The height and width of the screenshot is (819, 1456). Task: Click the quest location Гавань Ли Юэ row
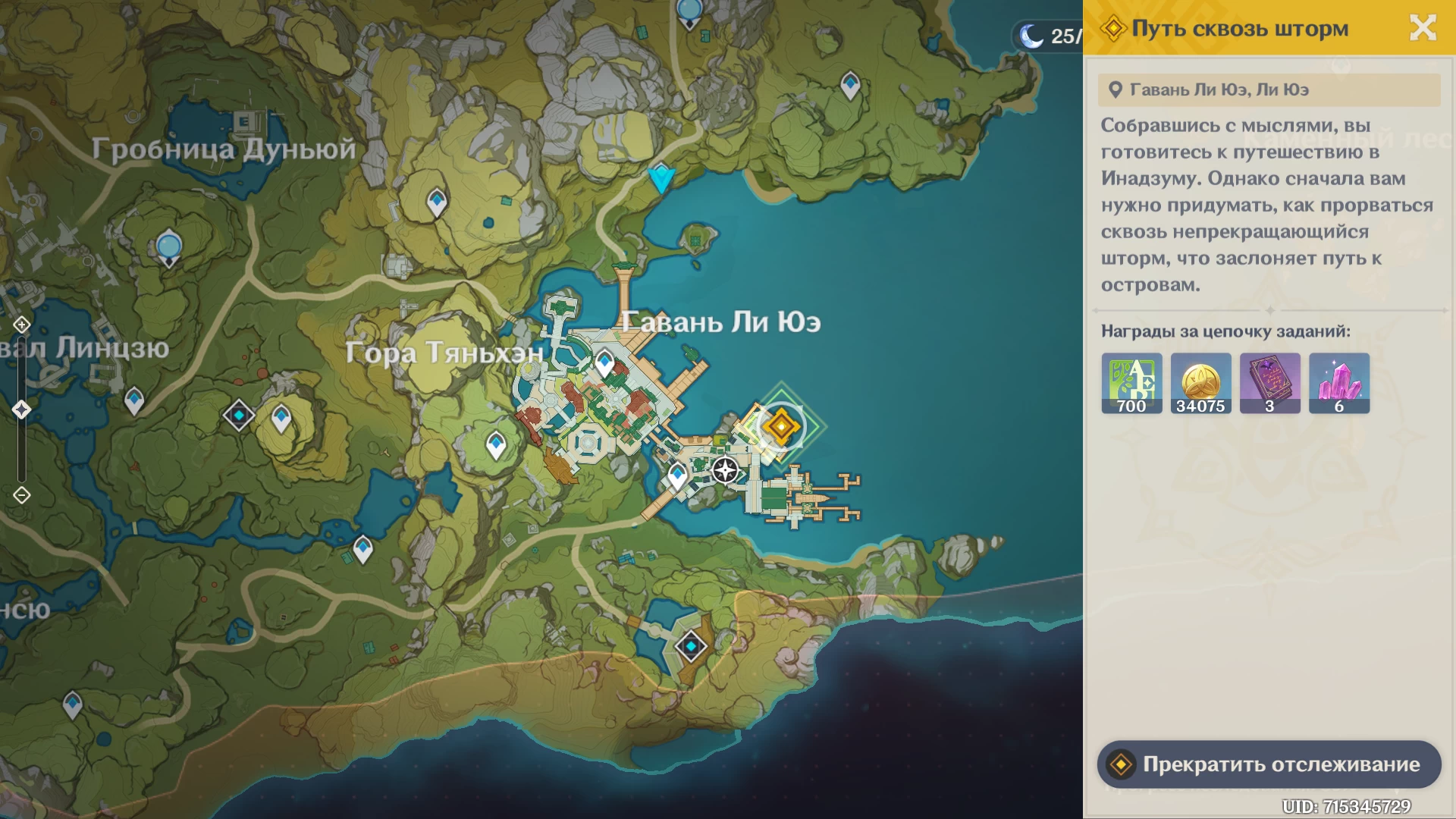tap(1269, 89)
